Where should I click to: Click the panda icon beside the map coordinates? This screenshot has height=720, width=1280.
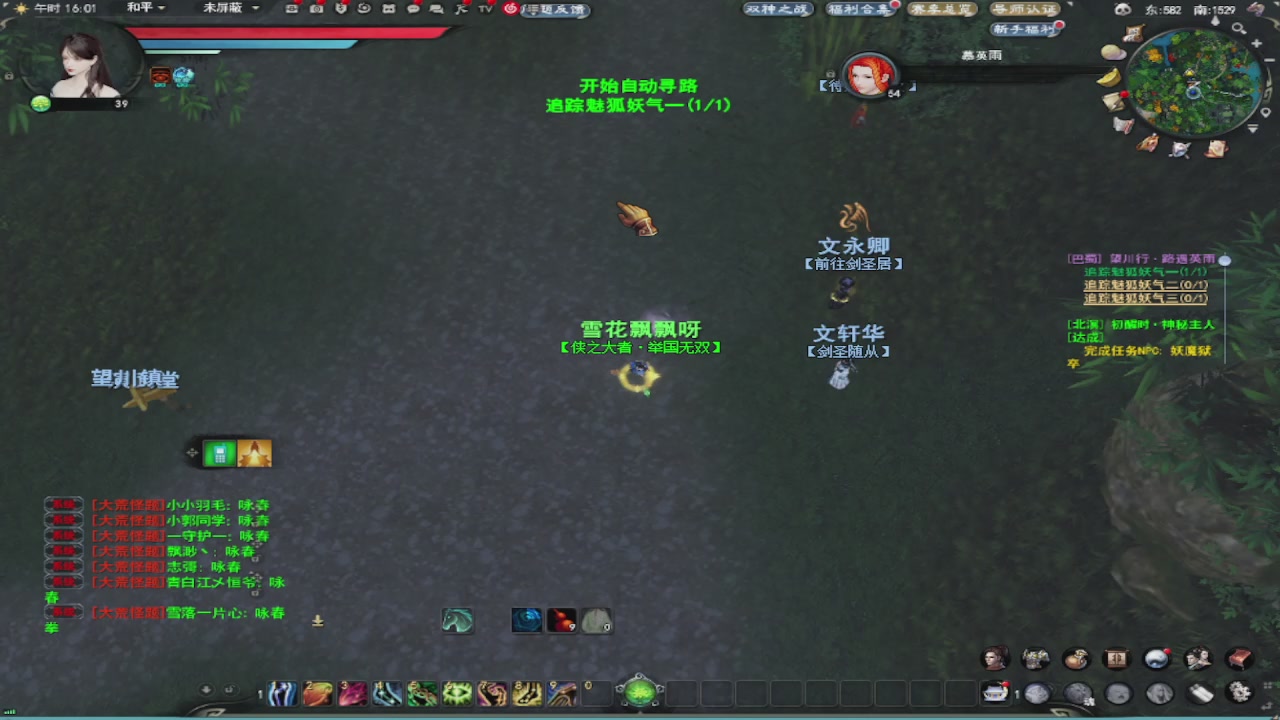tap(1122, 9)
